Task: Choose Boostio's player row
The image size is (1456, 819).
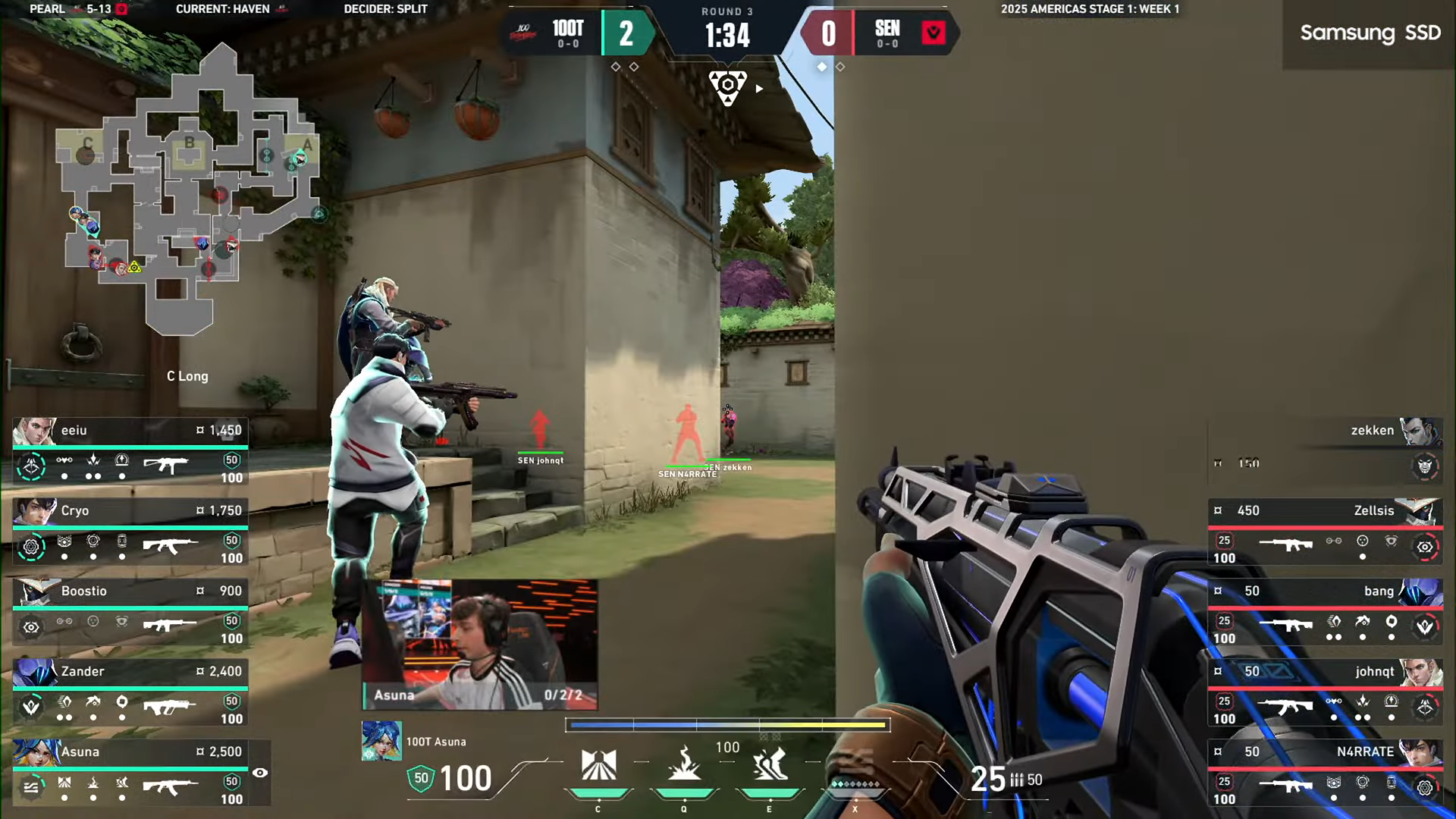Action: click(x=130, y=613)
